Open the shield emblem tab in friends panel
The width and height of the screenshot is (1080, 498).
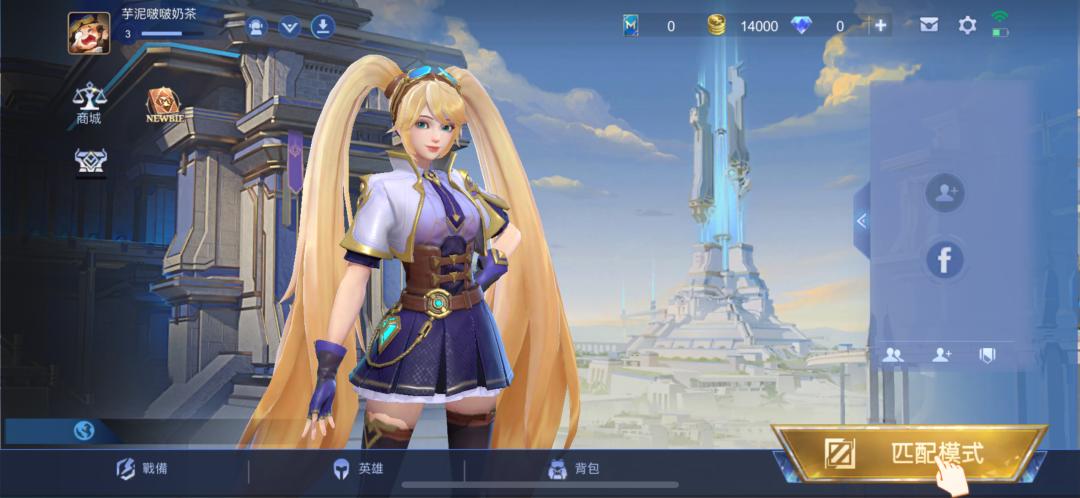(987, 354)
